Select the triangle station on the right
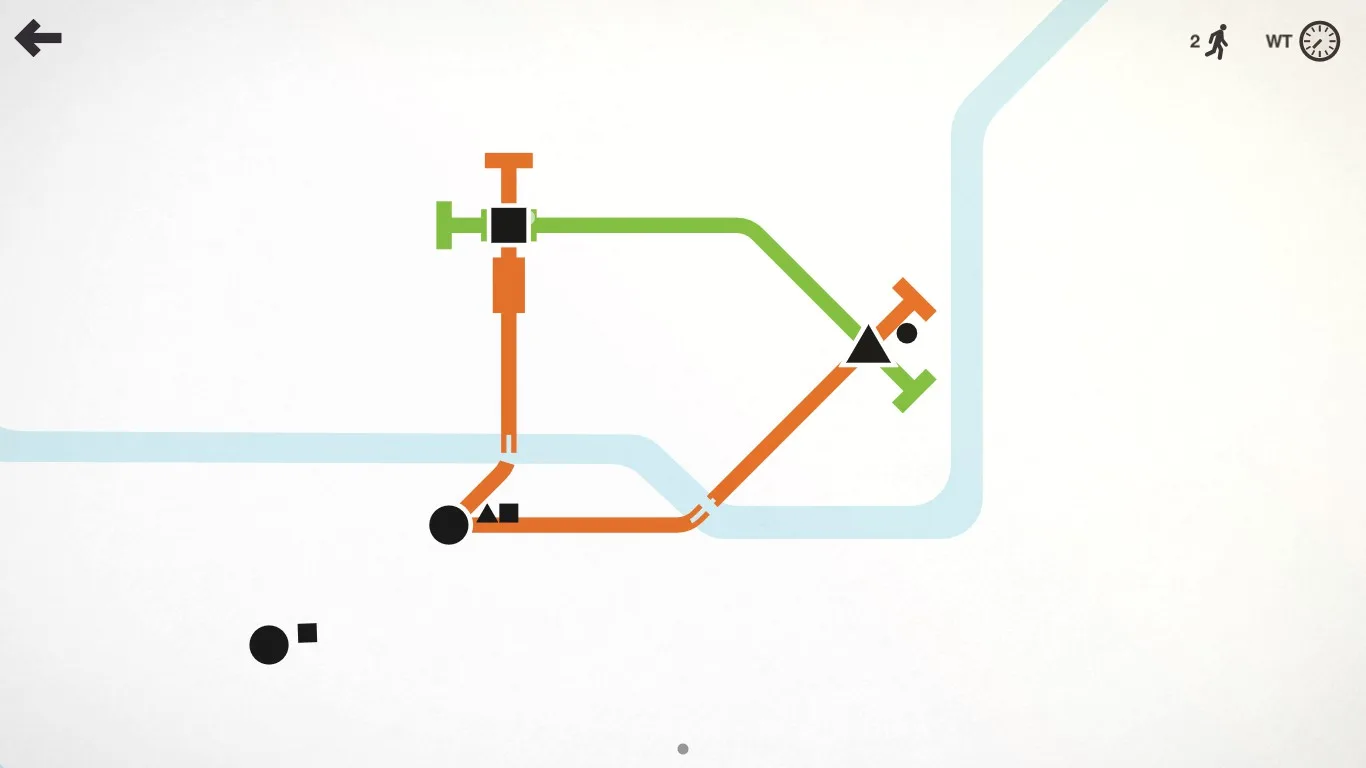The width and height of the screenshot is (1366, 768). [868, 348]
